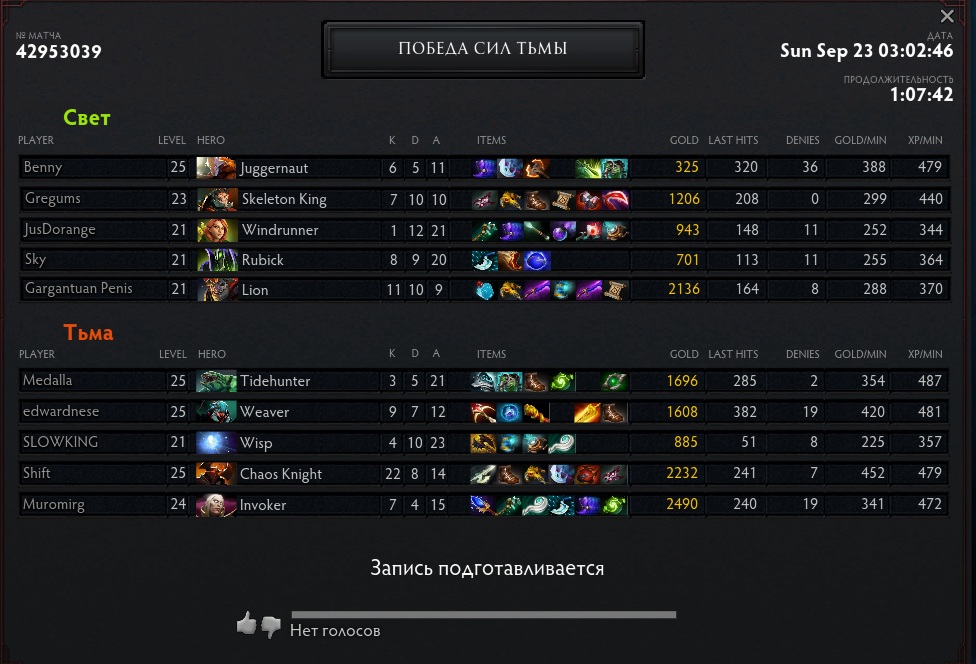Viewport: 976px width, 664px height.
Task: Click the Windrunner hero portrait
Action: [215, 230]
